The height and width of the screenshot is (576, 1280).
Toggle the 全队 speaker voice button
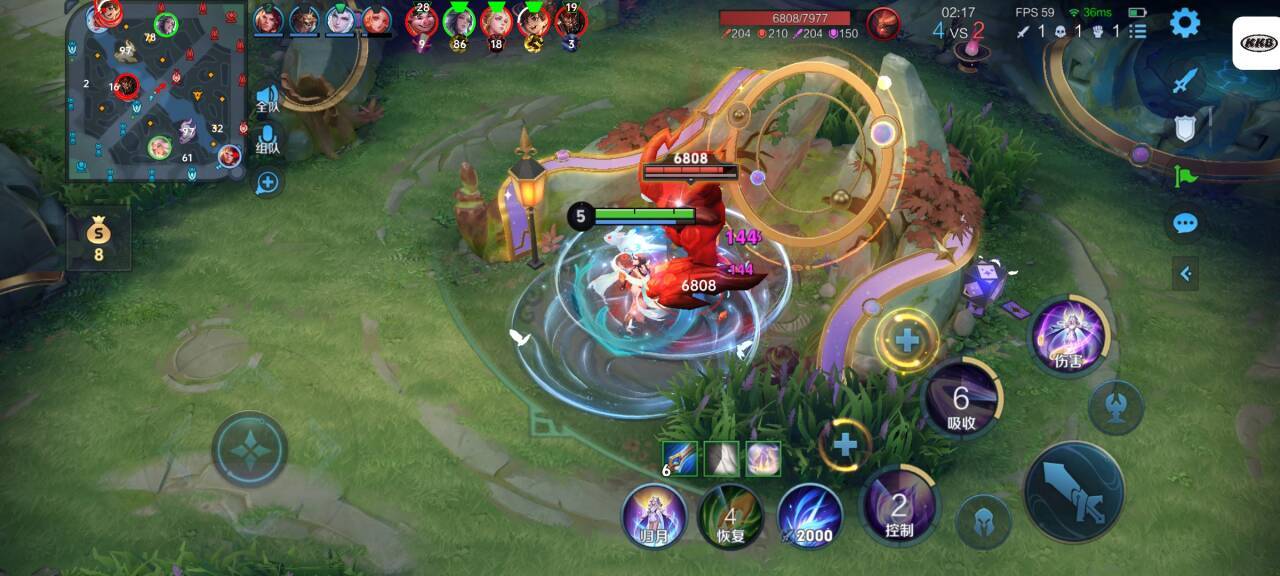(267, 98)
